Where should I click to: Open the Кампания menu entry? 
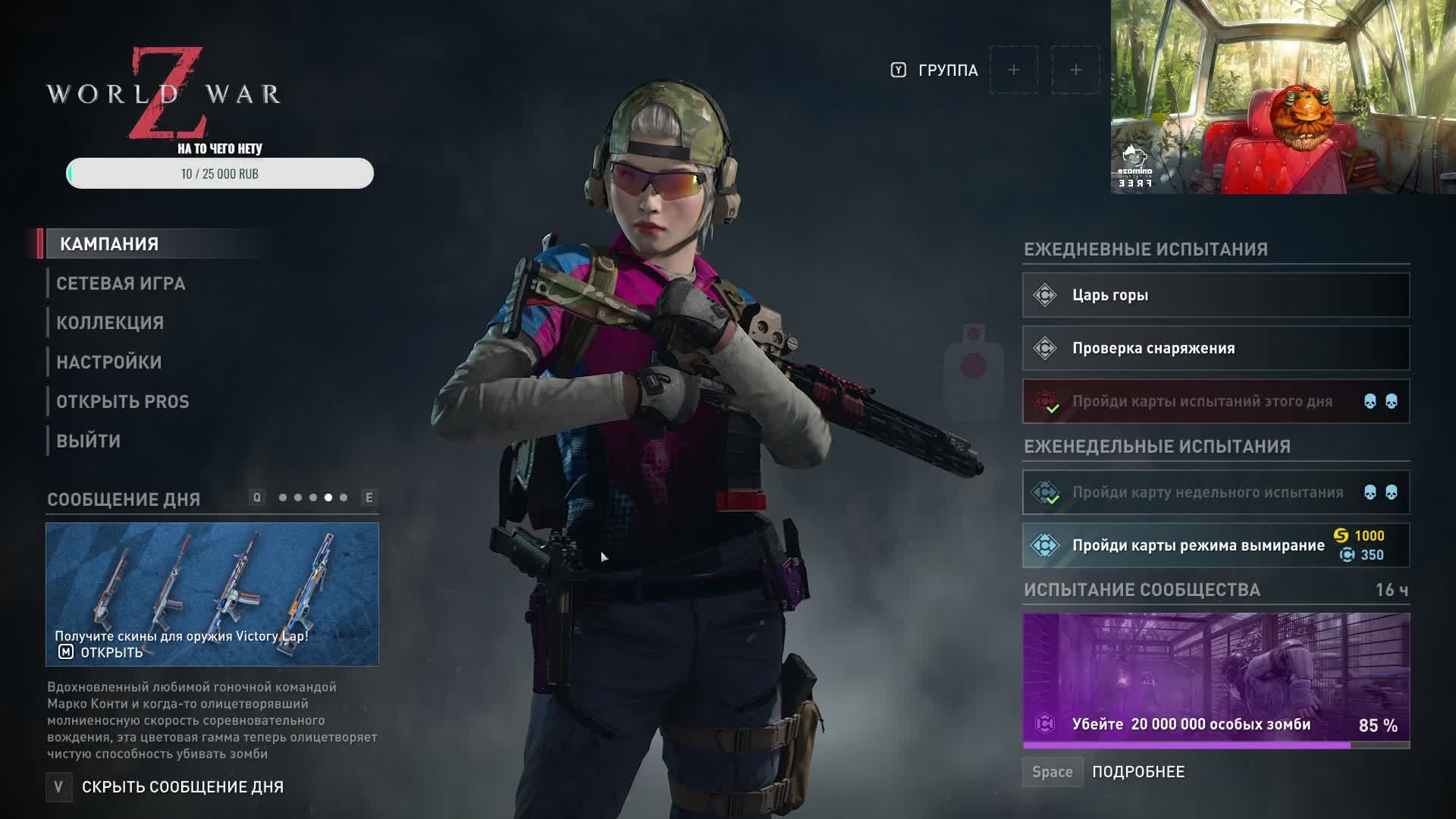click(109, 244)
